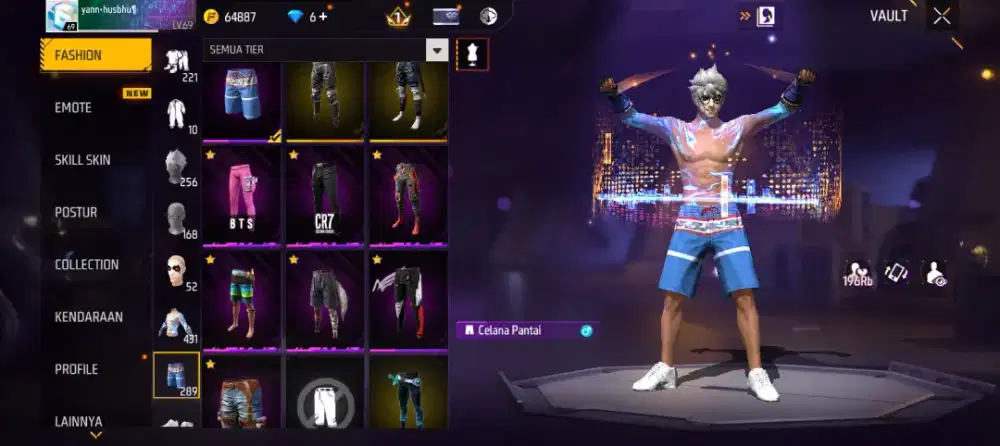This screenshot has width=1000, height=446.
Task: Open the Fashion menu section
Action: click(95, 56)
